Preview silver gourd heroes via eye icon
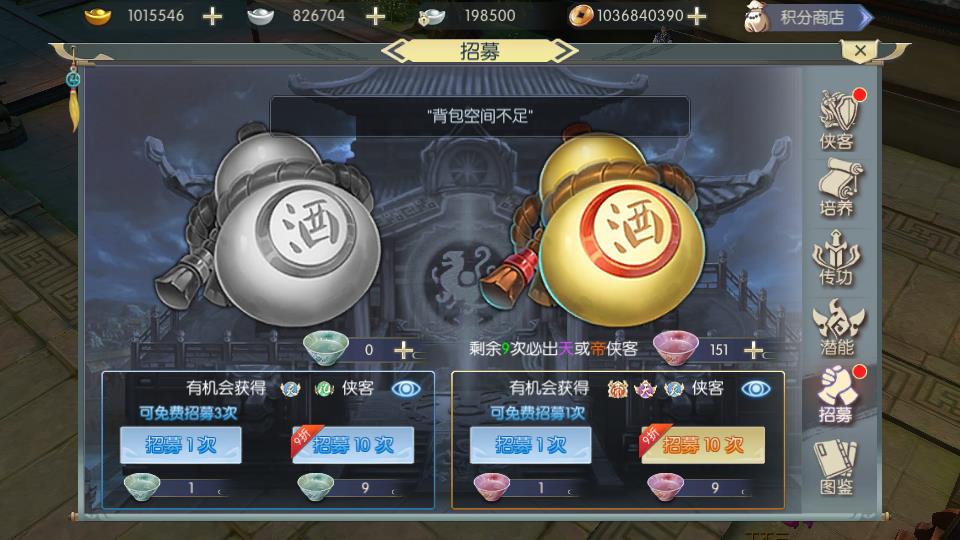Screen dimensions: 960x540 [406, 388]
